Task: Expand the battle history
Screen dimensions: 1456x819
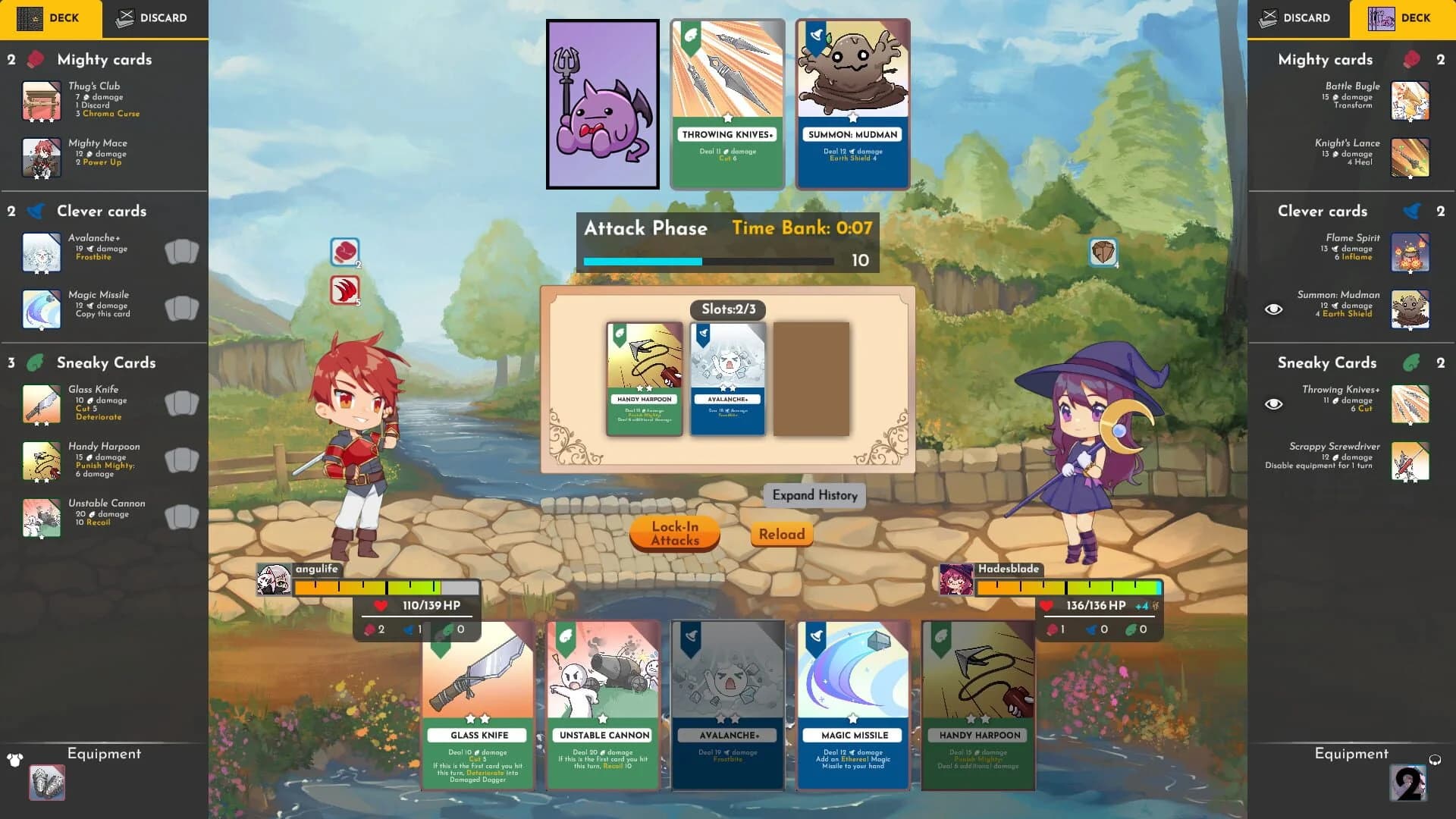Action: (814, 495)
